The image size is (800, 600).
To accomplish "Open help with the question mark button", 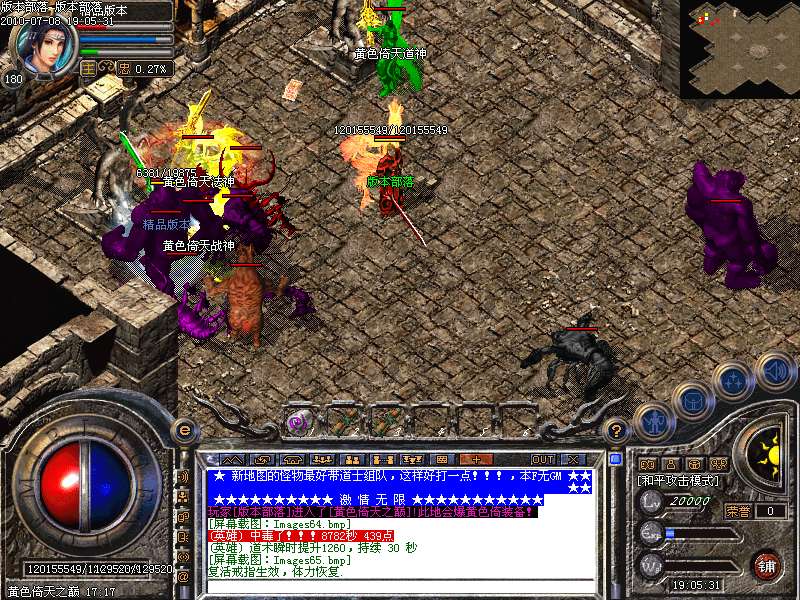I will (617, 430).
